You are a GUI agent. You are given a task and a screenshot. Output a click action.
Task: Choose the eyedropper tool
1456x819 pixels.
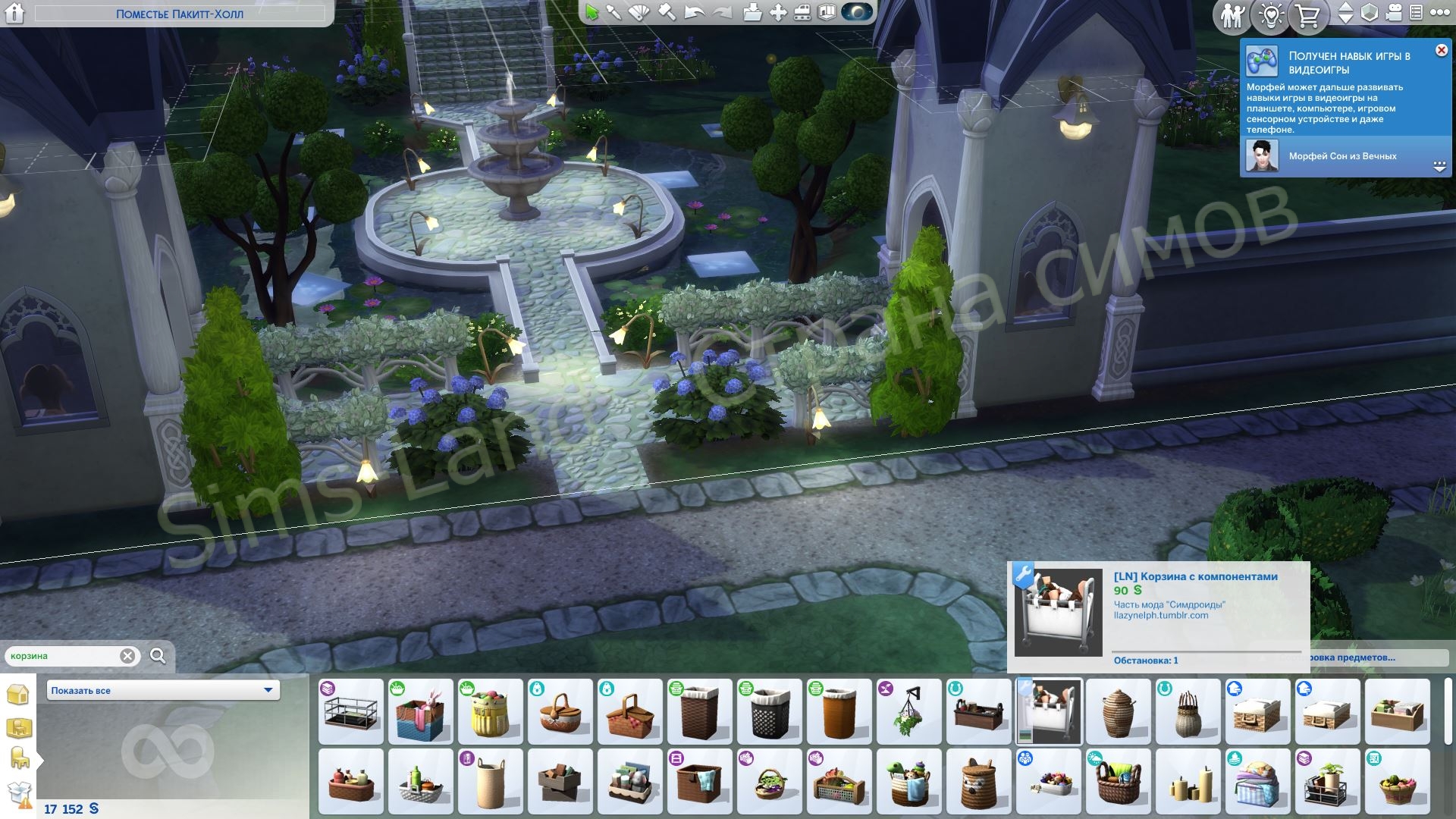[x=613, y=12]
